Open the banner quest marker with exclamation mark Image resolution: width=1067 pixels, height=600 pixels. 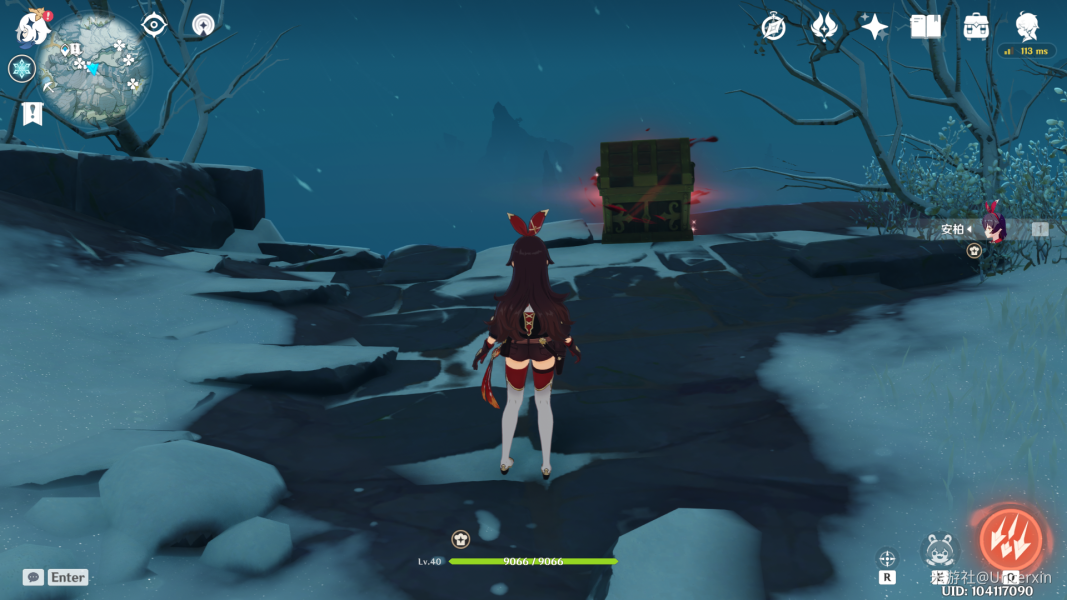[32, 113]
